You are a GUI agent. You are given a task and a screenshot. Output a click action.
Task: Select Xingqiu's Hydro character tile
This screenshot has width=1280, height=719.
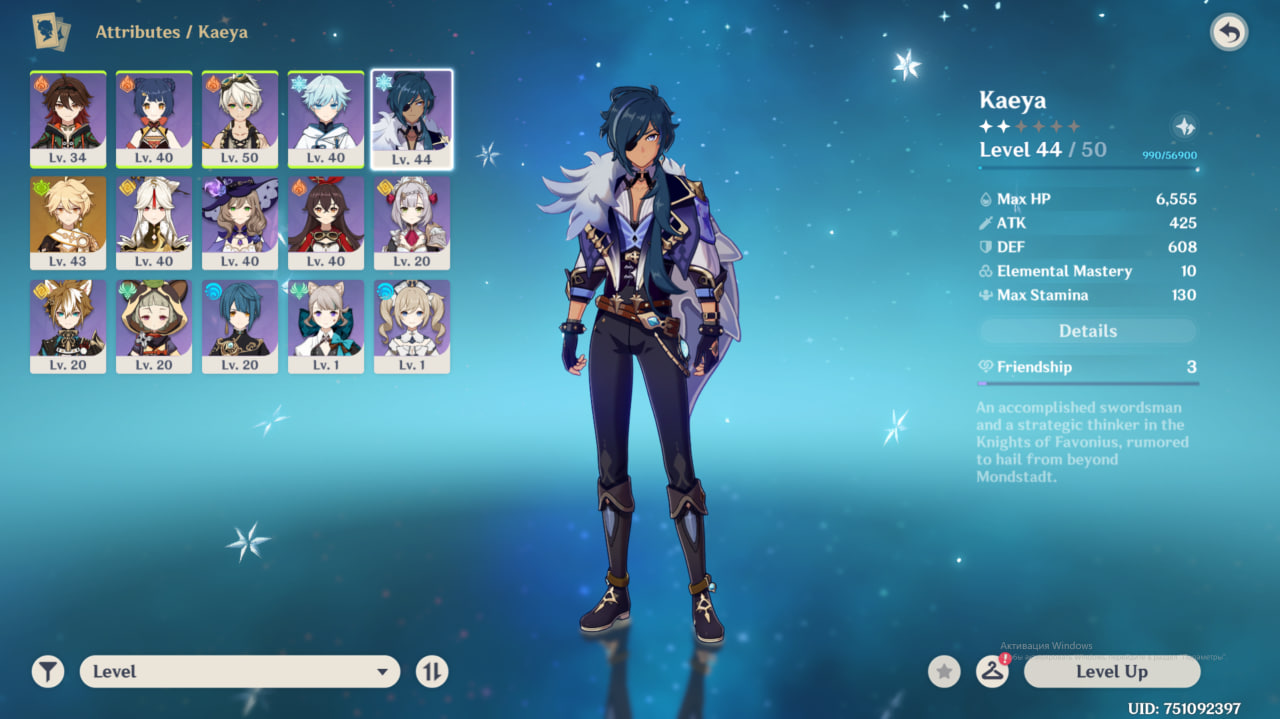tap(240, 327)
